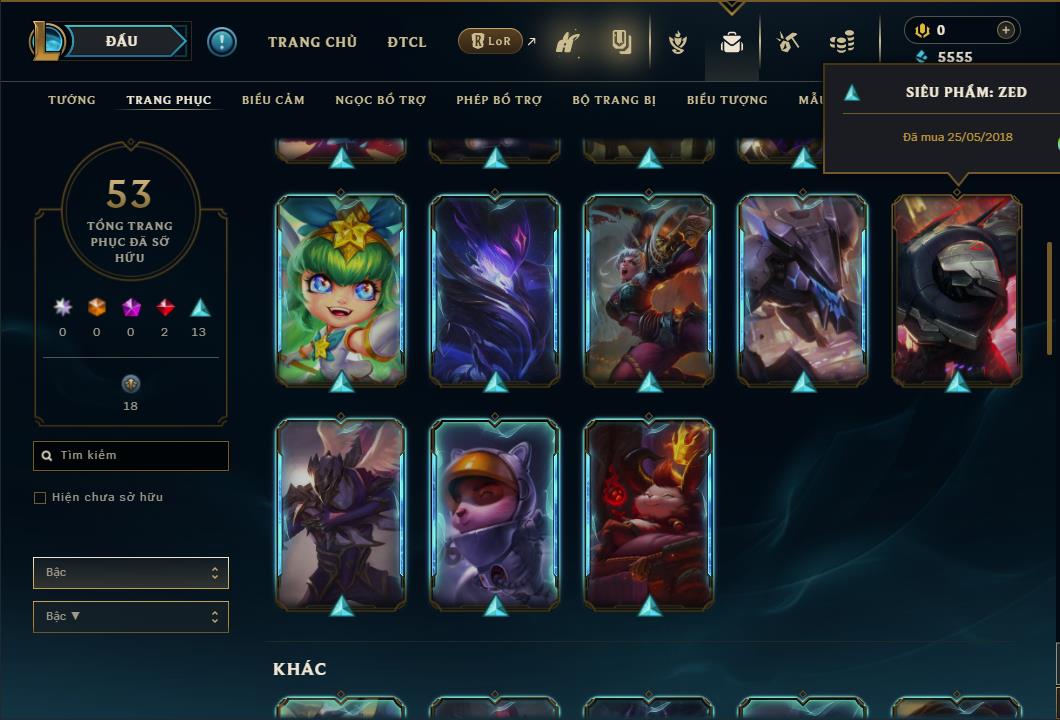Switch to the TƯỚNG tab
1060x720 pixels.
pos(72,100)
